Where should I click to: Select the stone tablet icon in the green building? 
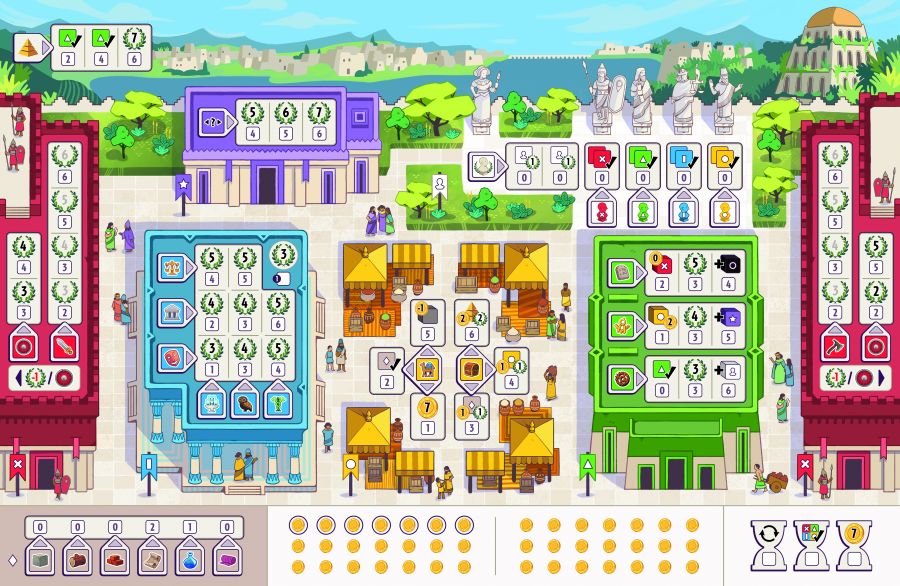(x=622, y=270)
